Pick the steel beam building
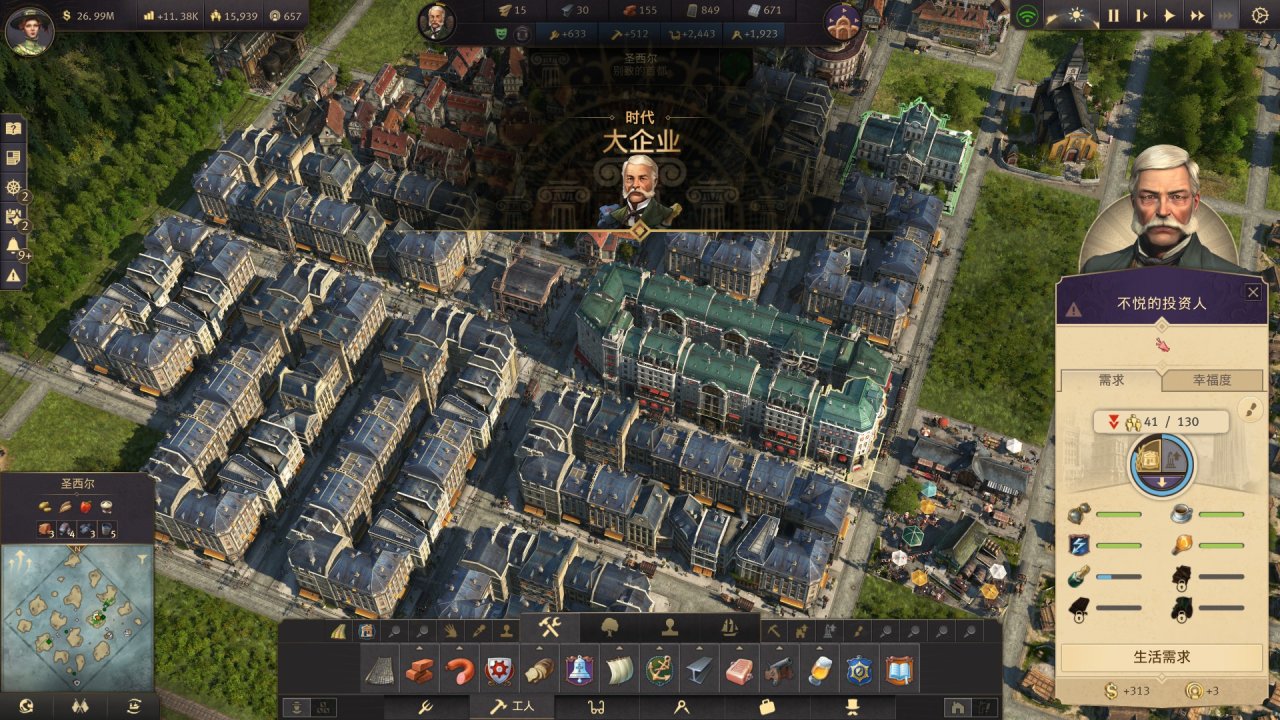Image resolution: width=1280 pixels, height=720 pixels. coord(699,670)
